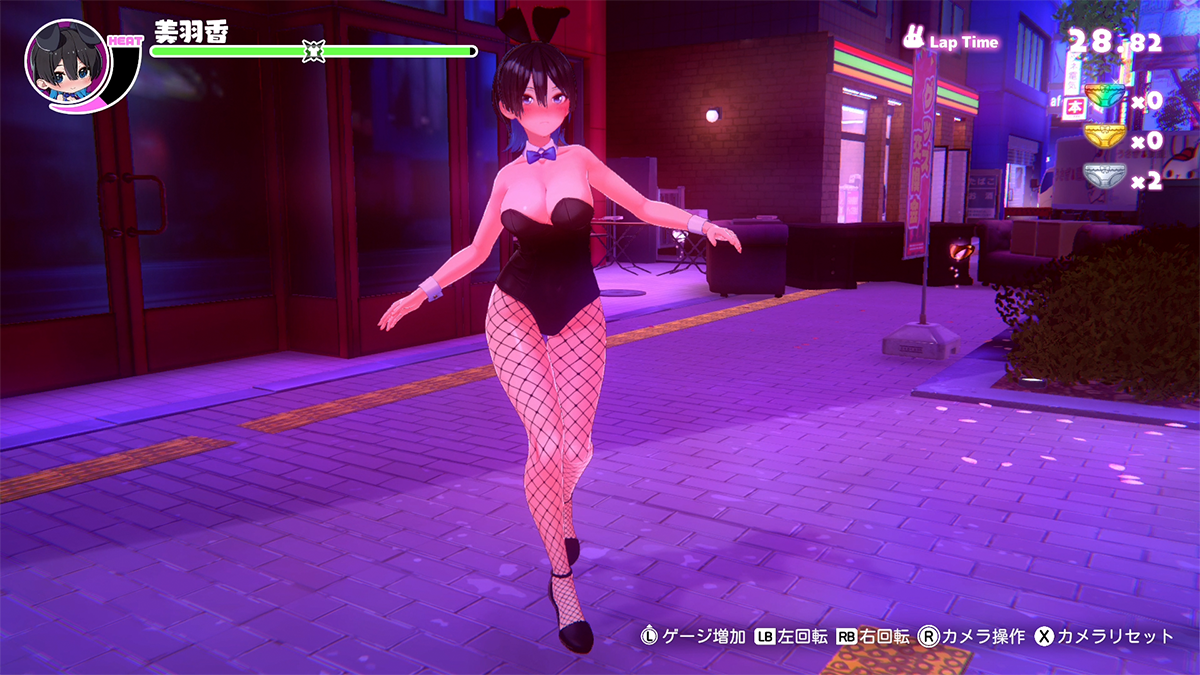Click the chibi character portrait
The image size is (1200, 675).
(x=62, y=61)
